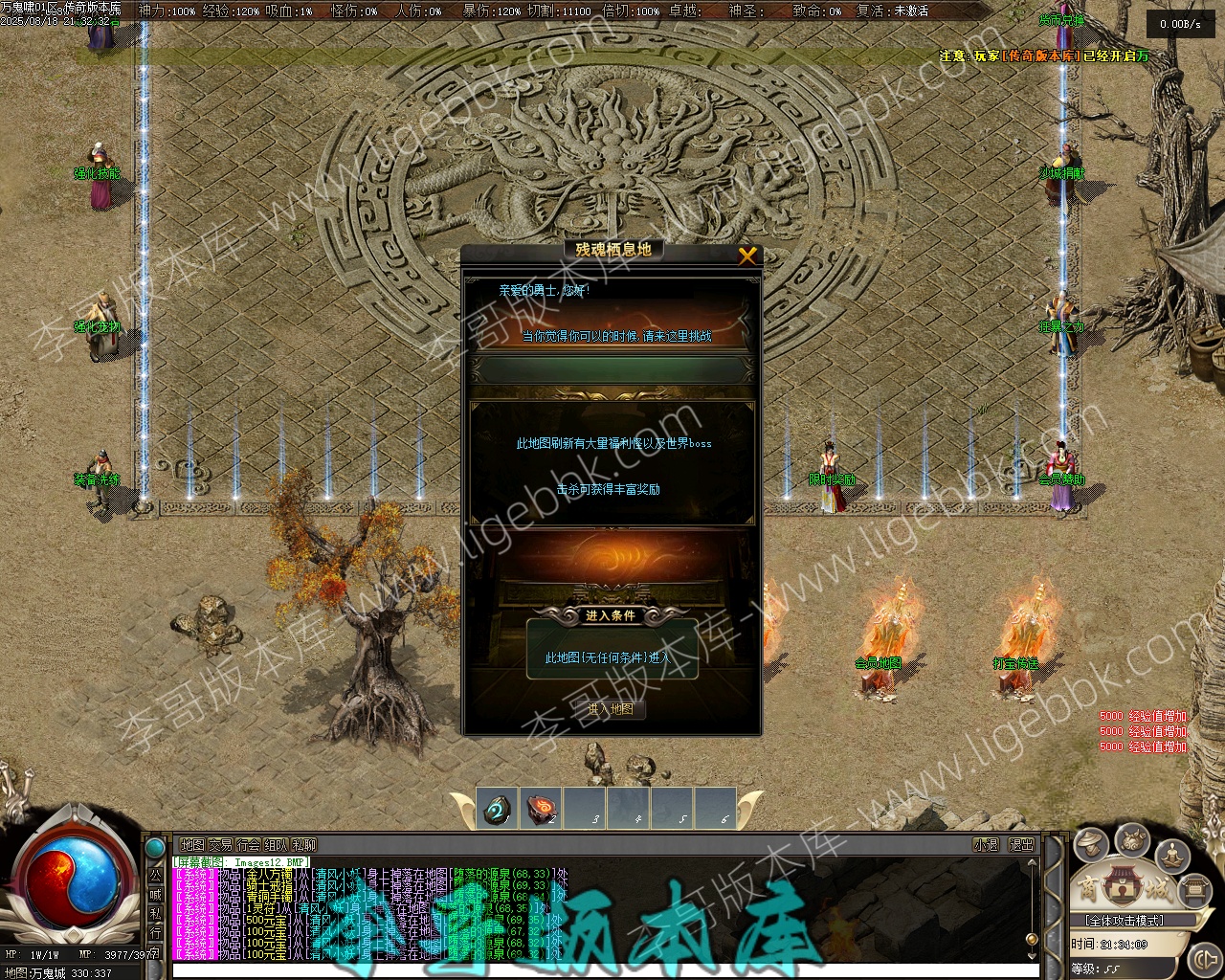Select the 私聊 private chat tab
Image resolution: width=1225 pixels, height=980 pixels.
click(304, 845)
